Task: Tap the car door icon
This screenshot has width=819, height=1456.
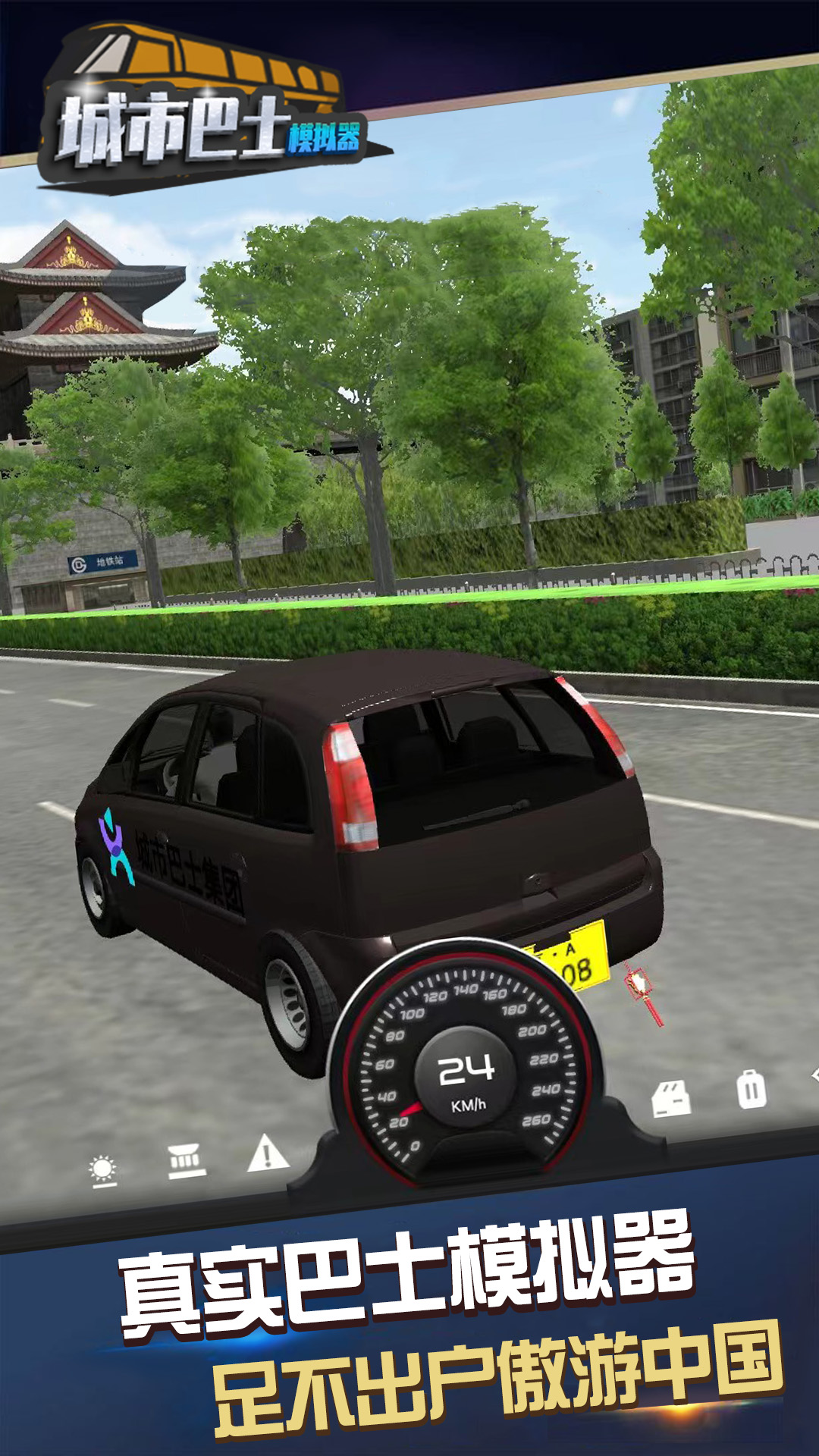Action: [x=672, y=1099]
